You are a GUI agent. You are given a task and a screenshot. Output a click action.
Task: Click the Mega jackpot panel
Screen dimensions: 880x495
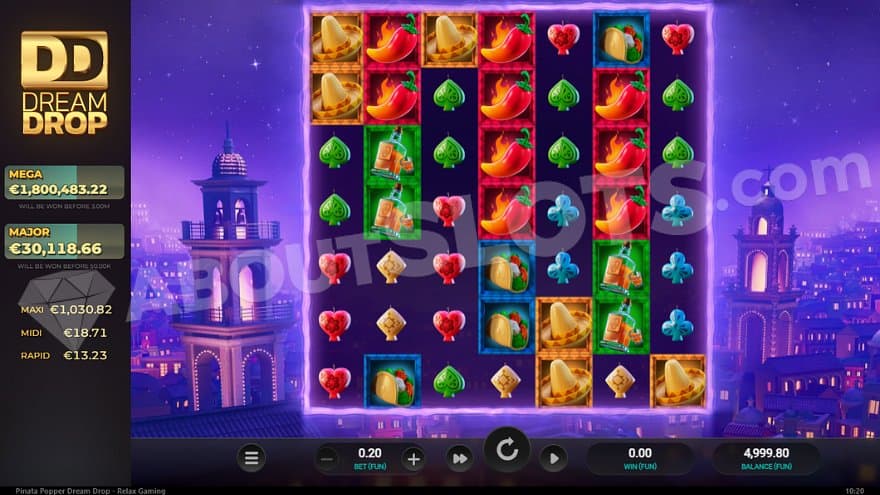click(x=65, y=183)
